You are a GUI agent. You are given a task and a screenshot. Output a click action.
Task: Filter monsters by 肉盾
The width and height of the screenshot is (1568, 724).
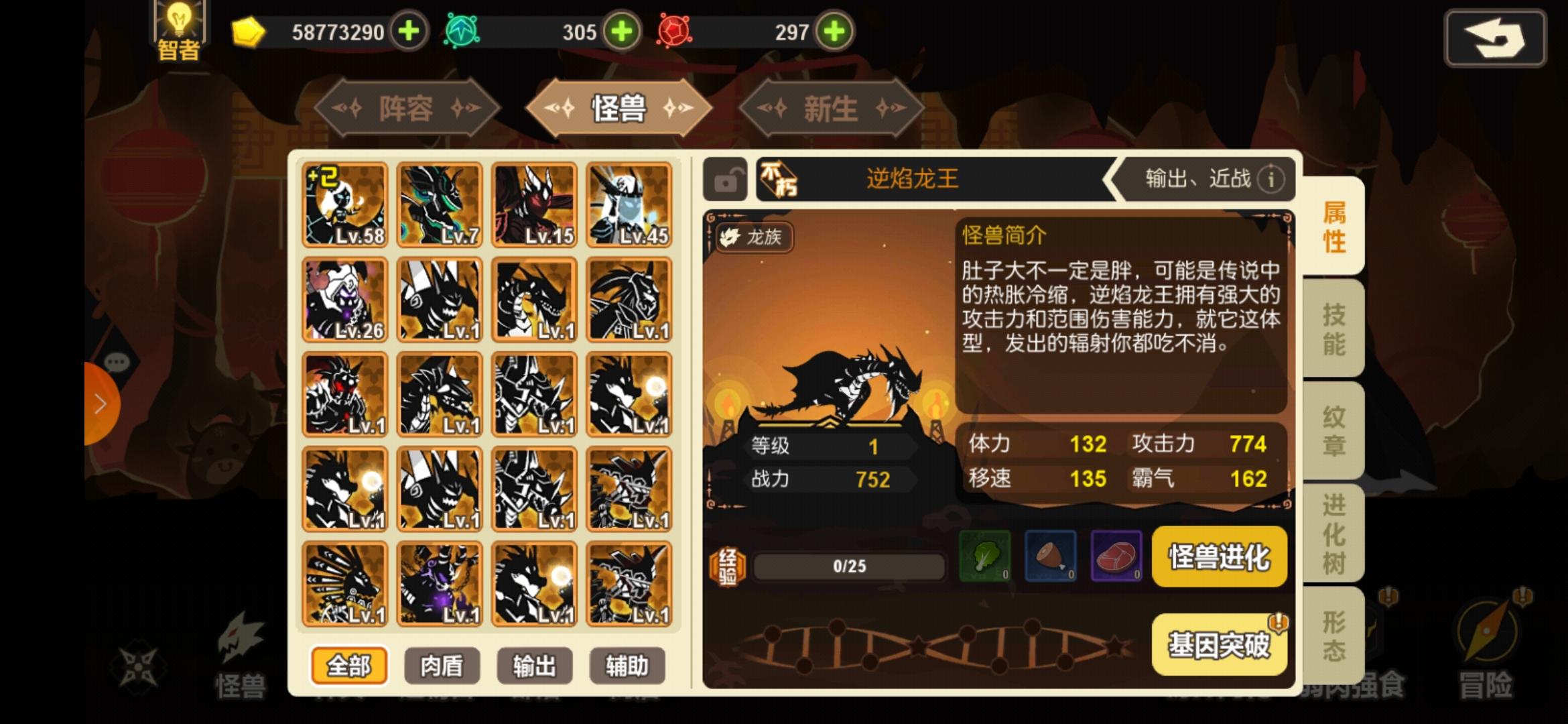click(x=441, y=665)
